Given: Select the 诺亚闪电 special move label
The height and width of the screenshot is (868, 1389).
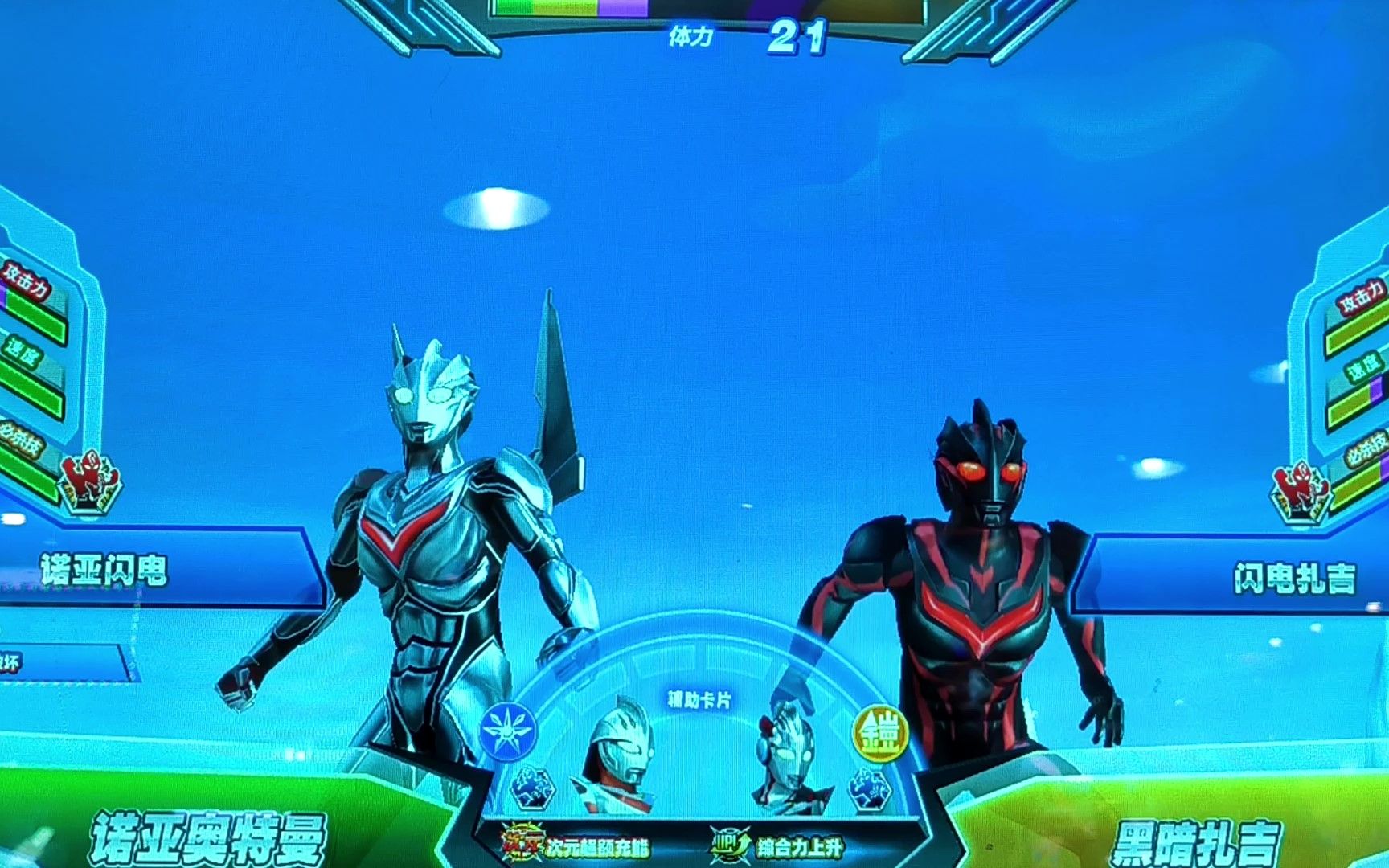Looking at the screenshot, I should pos(104,571).
